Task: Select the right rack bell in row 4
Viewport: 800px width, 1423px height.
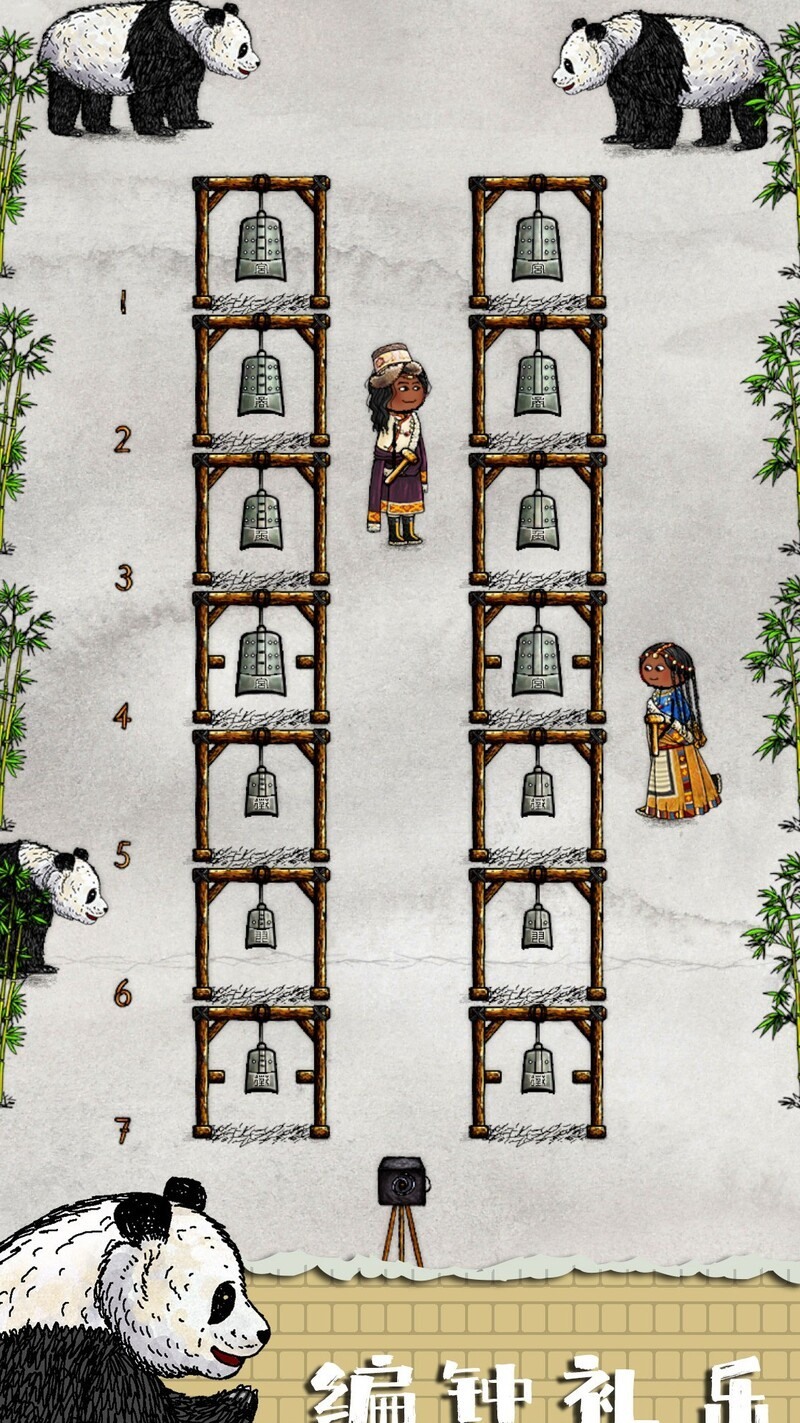Action: pyautogui.click(x=537, y=662)
